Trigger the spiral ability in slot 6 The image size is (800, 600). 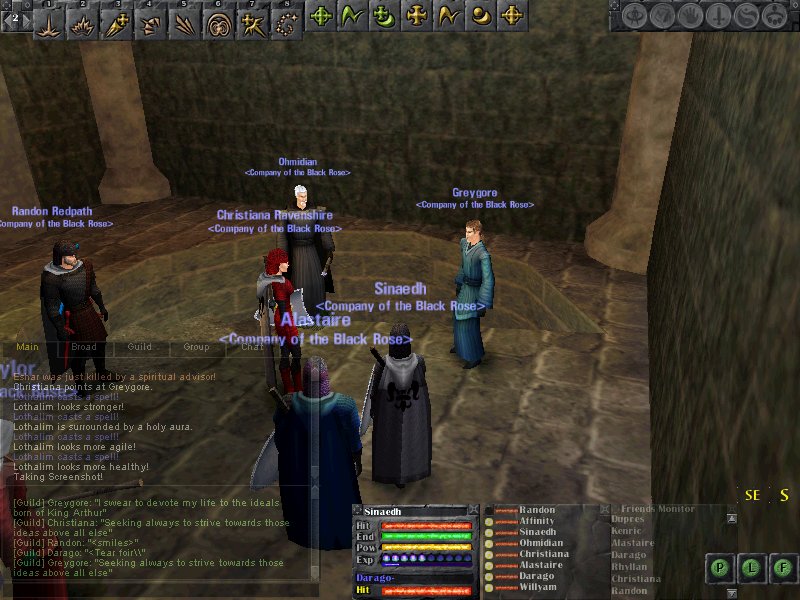point(219,20)
